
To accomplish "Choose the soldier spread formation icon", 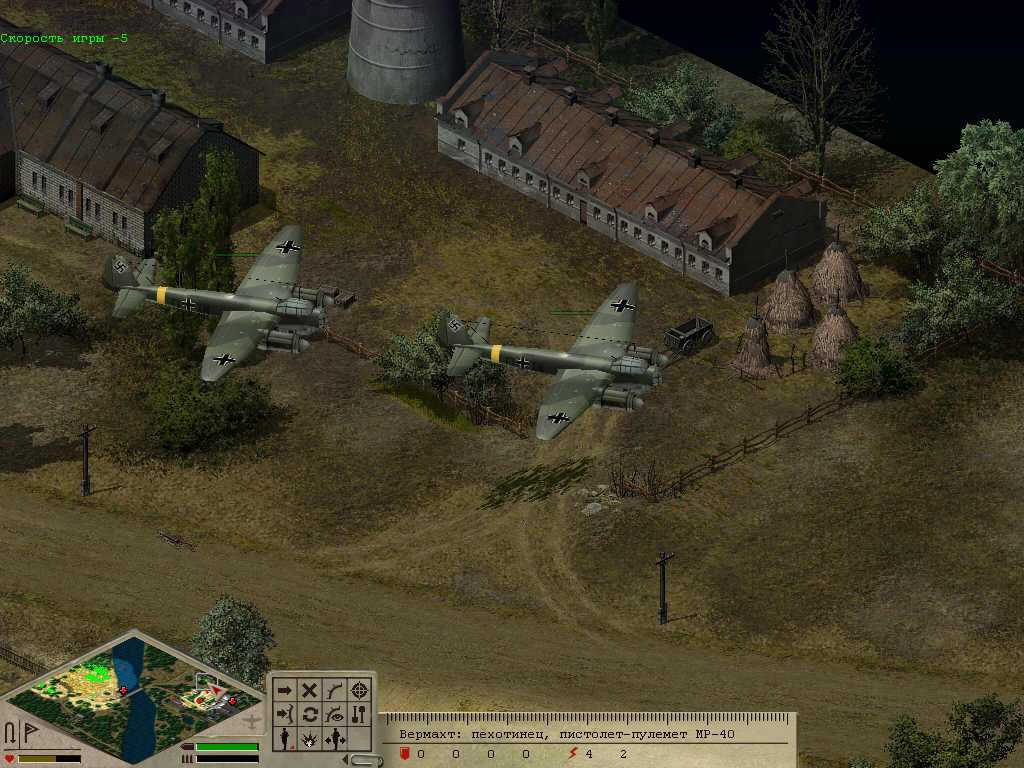I will 335,739.
